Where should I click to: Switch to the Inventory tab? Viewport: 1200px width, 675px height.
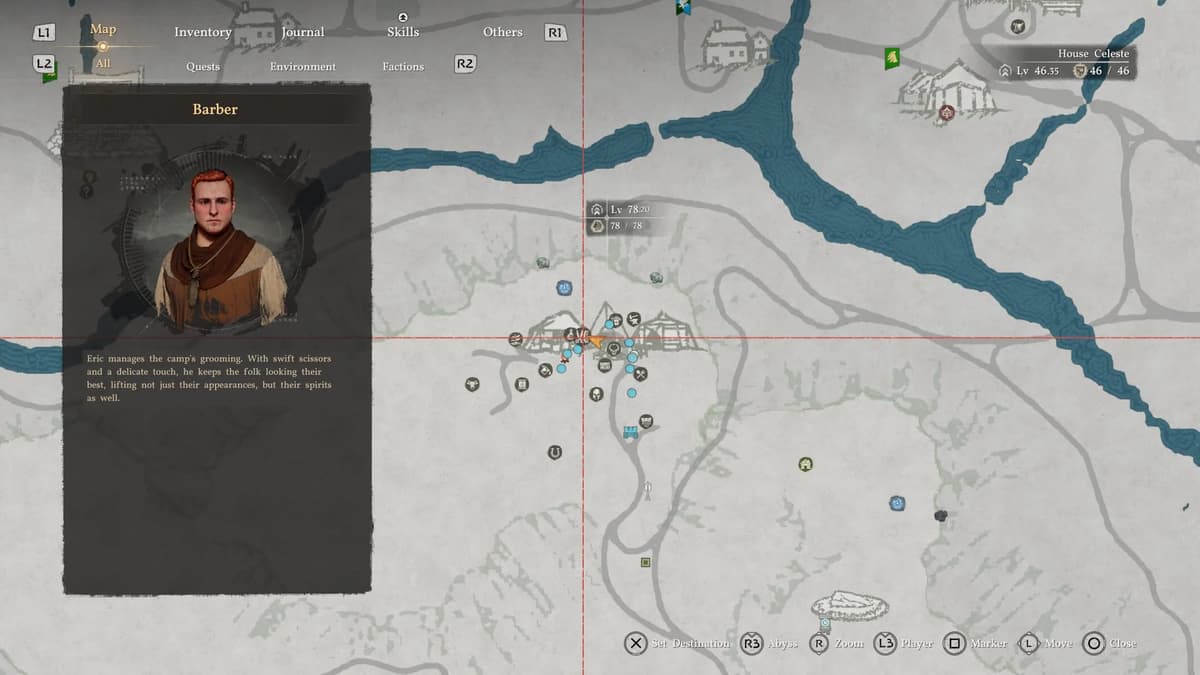coord(203,32)
